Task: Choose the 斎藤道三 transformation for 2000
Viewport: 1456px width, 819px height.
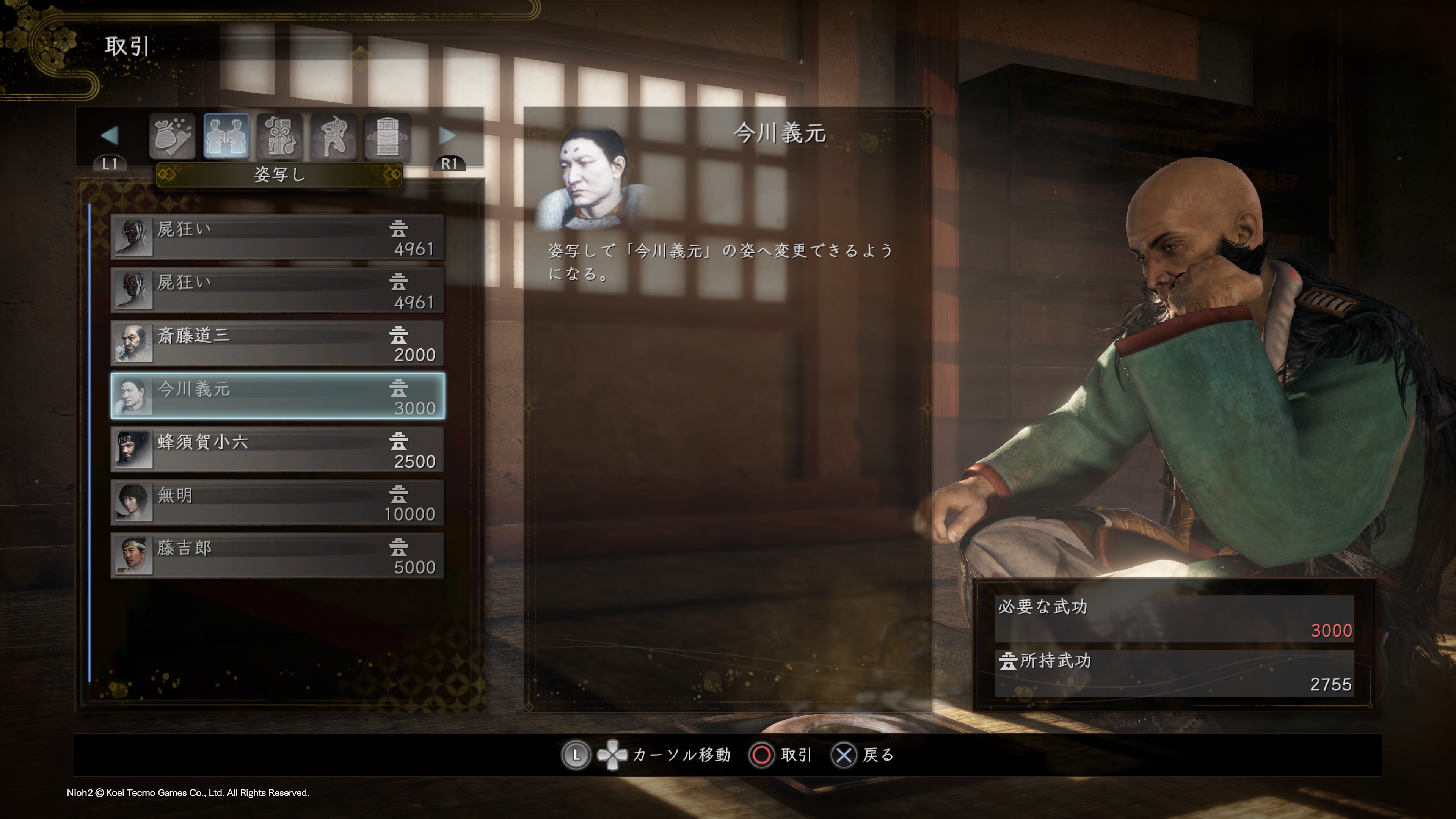Action: point(277,344)
